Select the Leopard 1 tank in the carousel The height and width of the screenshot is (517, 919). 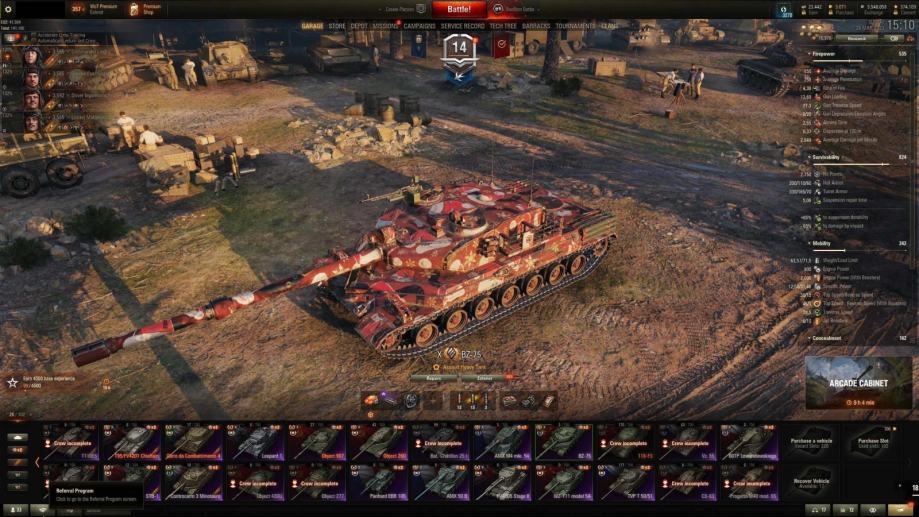tap(256, 442)
